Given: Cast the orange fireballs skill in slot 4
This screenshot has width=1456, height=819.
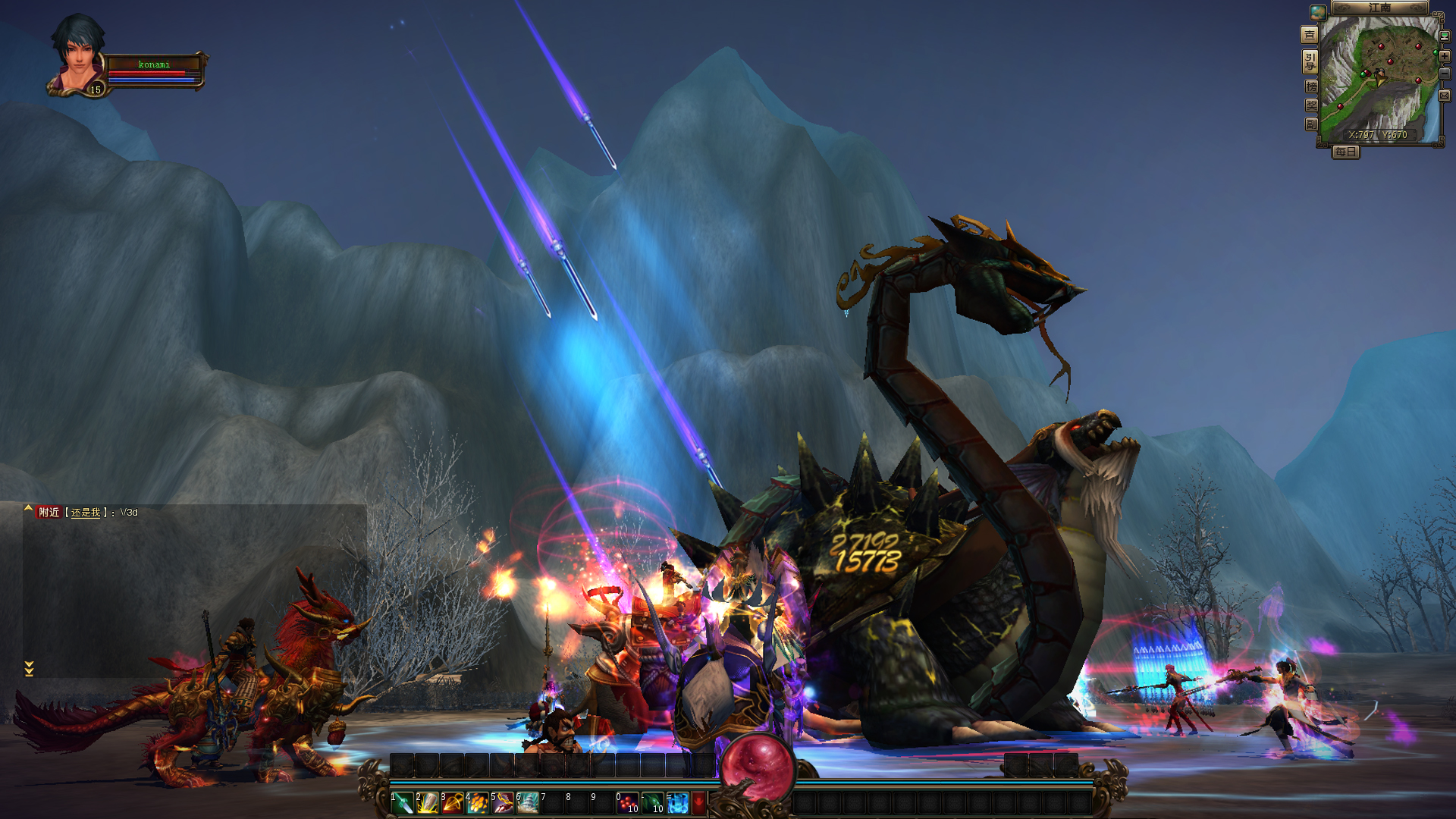Looking at the screenshot, I should coord(479,802).
